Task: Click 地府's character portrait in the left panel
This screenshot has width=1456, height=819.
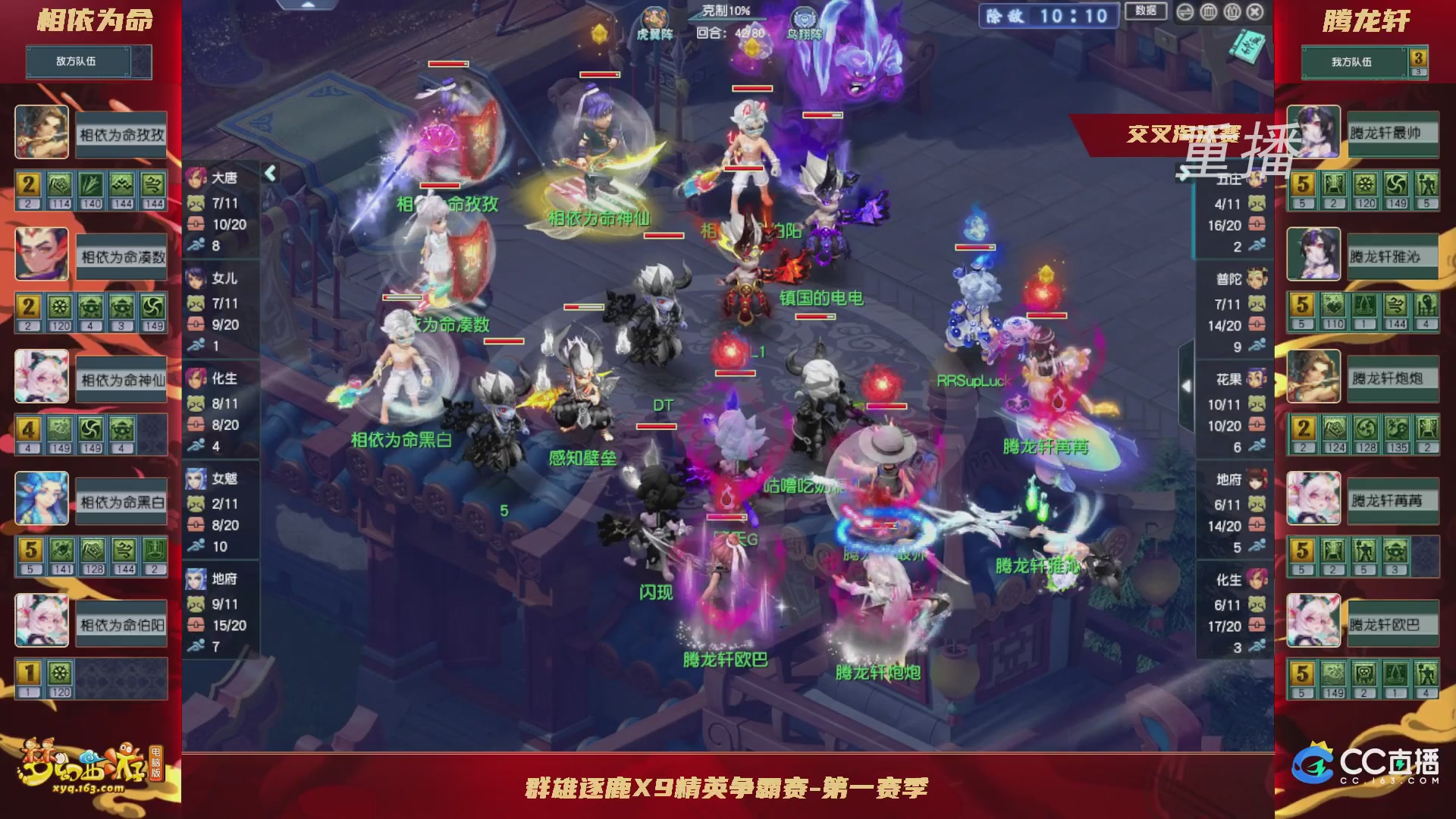Action: click(x=197, y=579)
